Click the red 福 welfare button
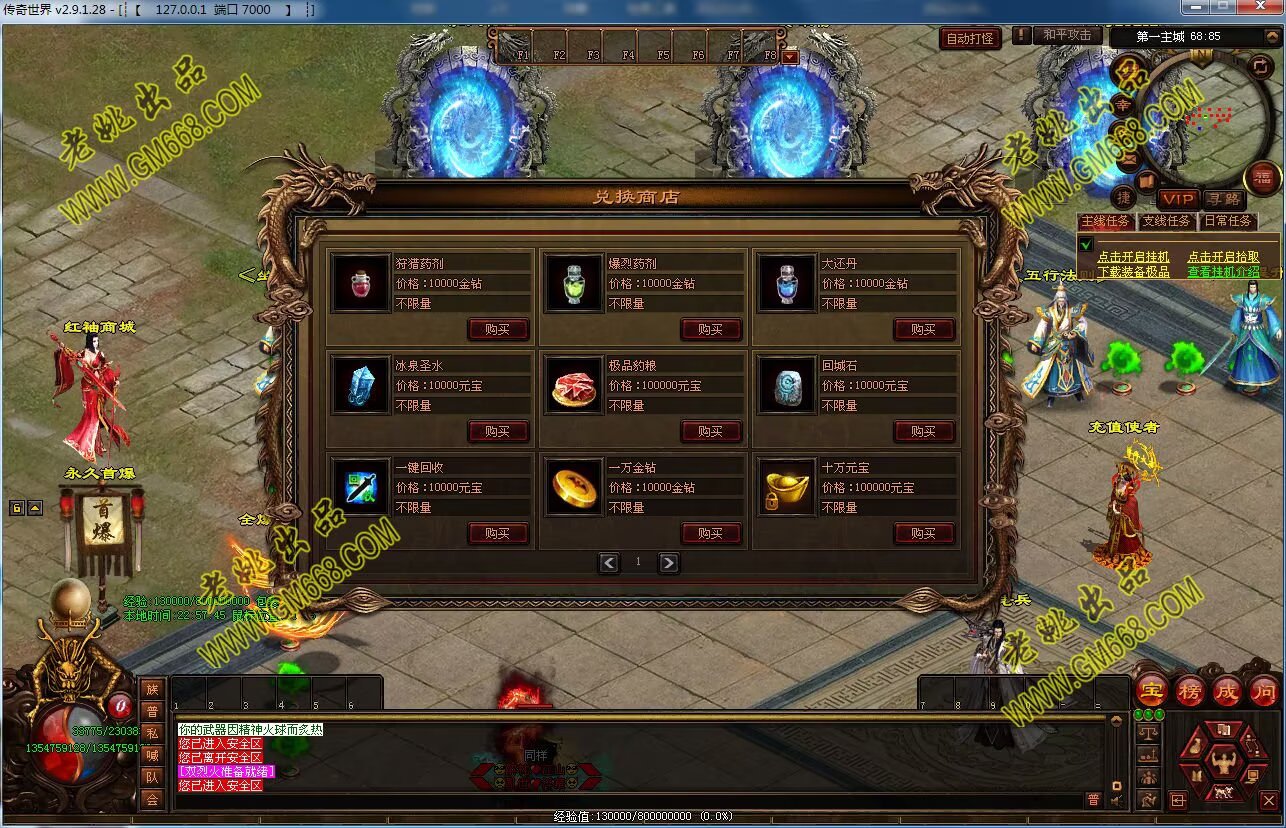 (x=1262, y=177)
